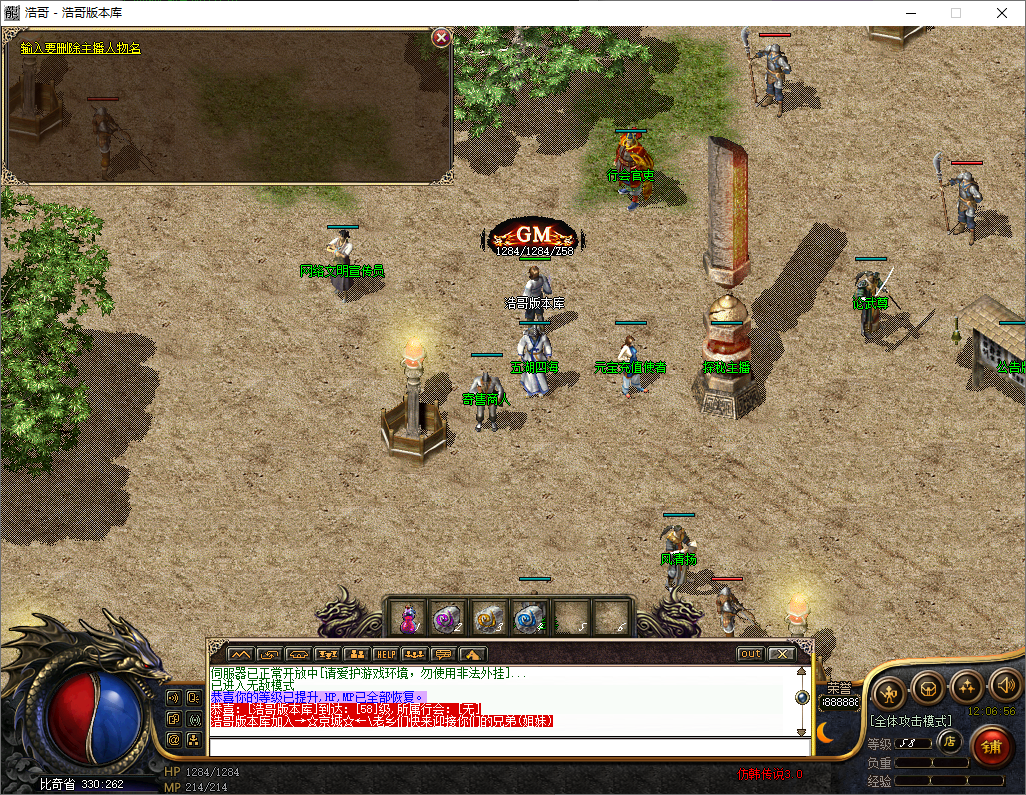Use the red potion in hotbar slot 1
The width and height of the screenshot is (1026, 795).
(x=408, y=618)
